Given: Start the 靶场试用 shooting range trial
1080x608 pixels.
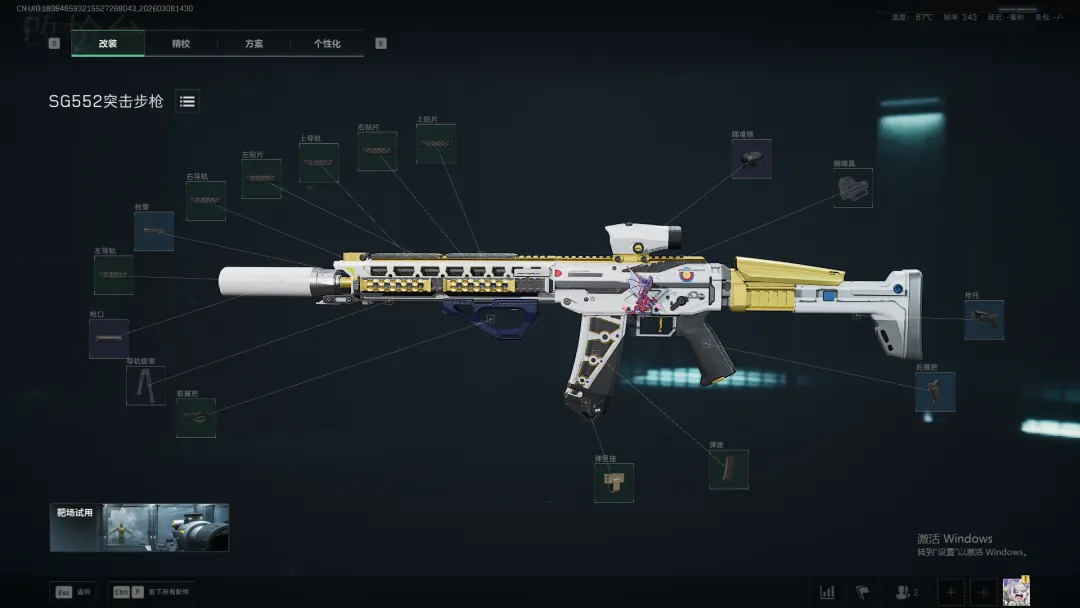Looking at the screenshot, I should pyautogui.click(x=139, y=527).
